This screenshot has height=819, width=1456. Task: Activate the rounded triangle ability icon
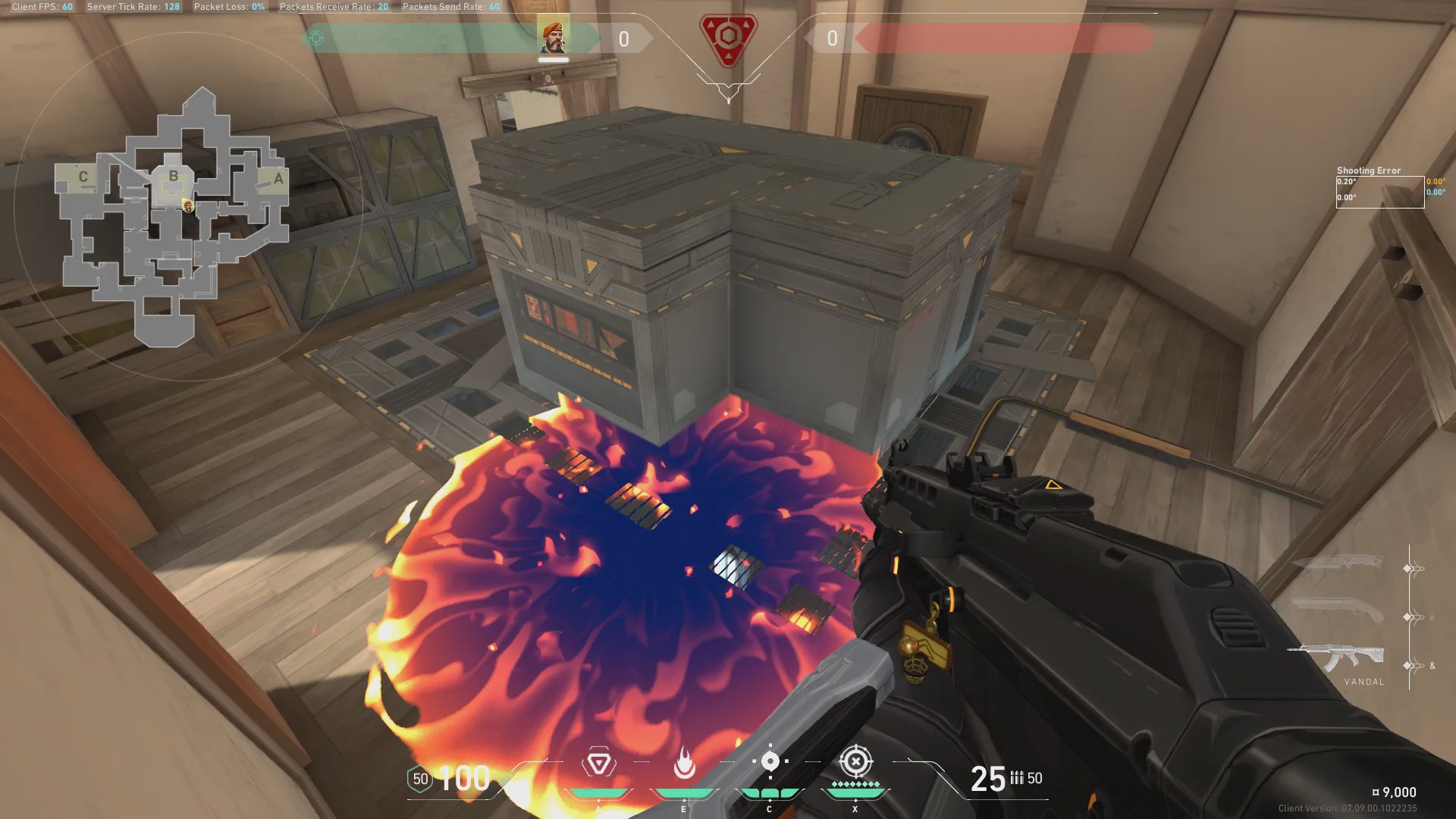coord(598,763)
